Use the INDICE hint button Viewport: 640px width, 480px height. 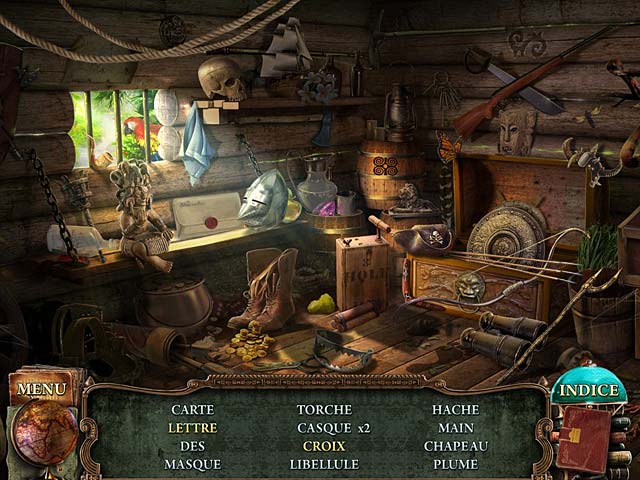(x=589, y=390)
